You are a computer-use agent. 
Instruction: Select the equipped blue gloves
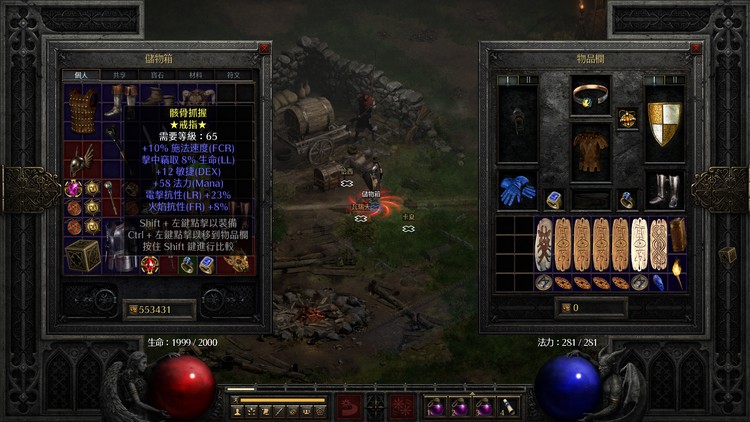(517, 190)
